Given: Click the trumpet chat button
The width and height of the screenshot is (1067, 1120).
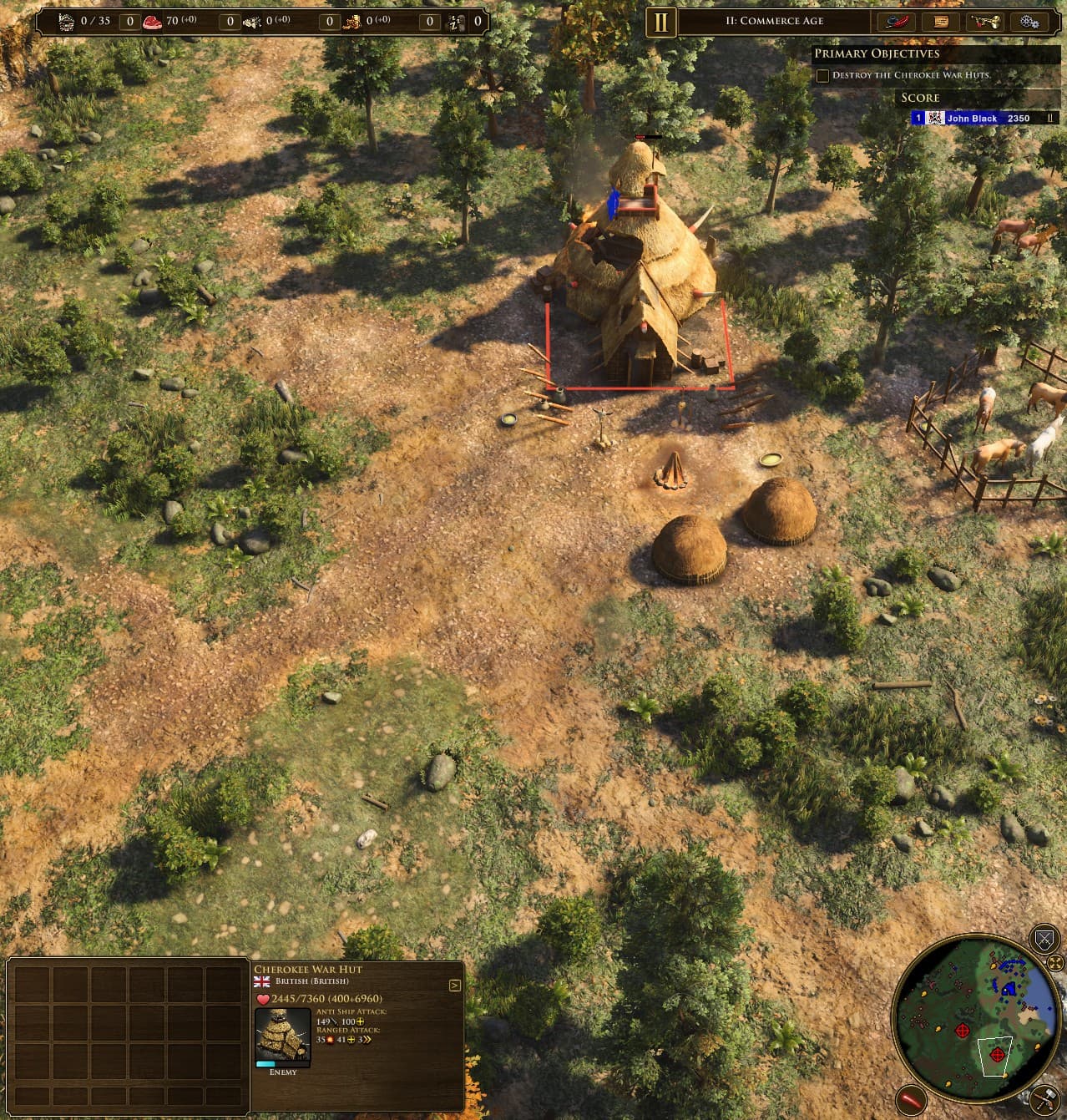Looking at the screenshot, I should 985,22.
